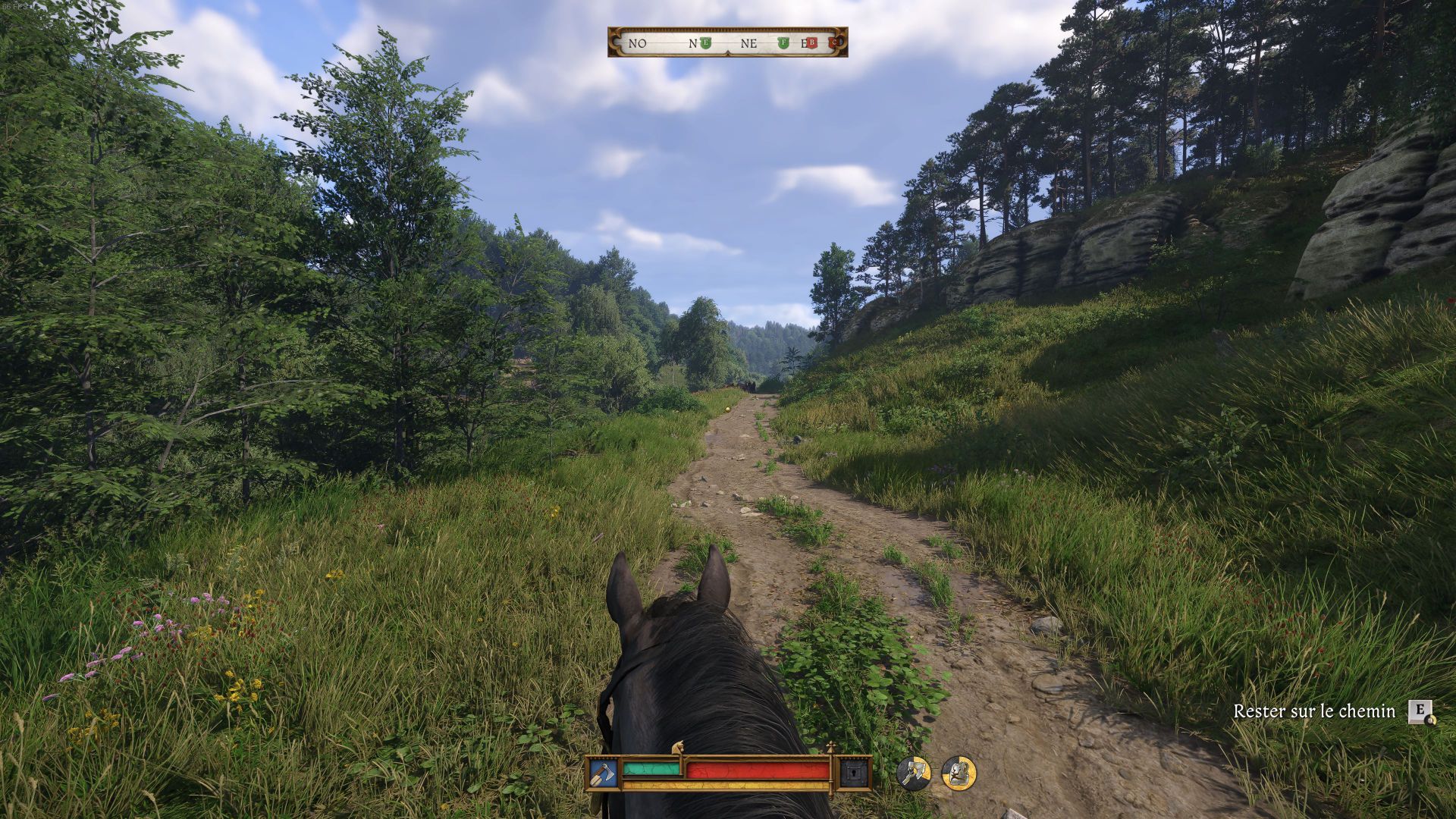Click the green E shield marker on compass
This screenshot has height=819, width=1456.
point(705,43)
